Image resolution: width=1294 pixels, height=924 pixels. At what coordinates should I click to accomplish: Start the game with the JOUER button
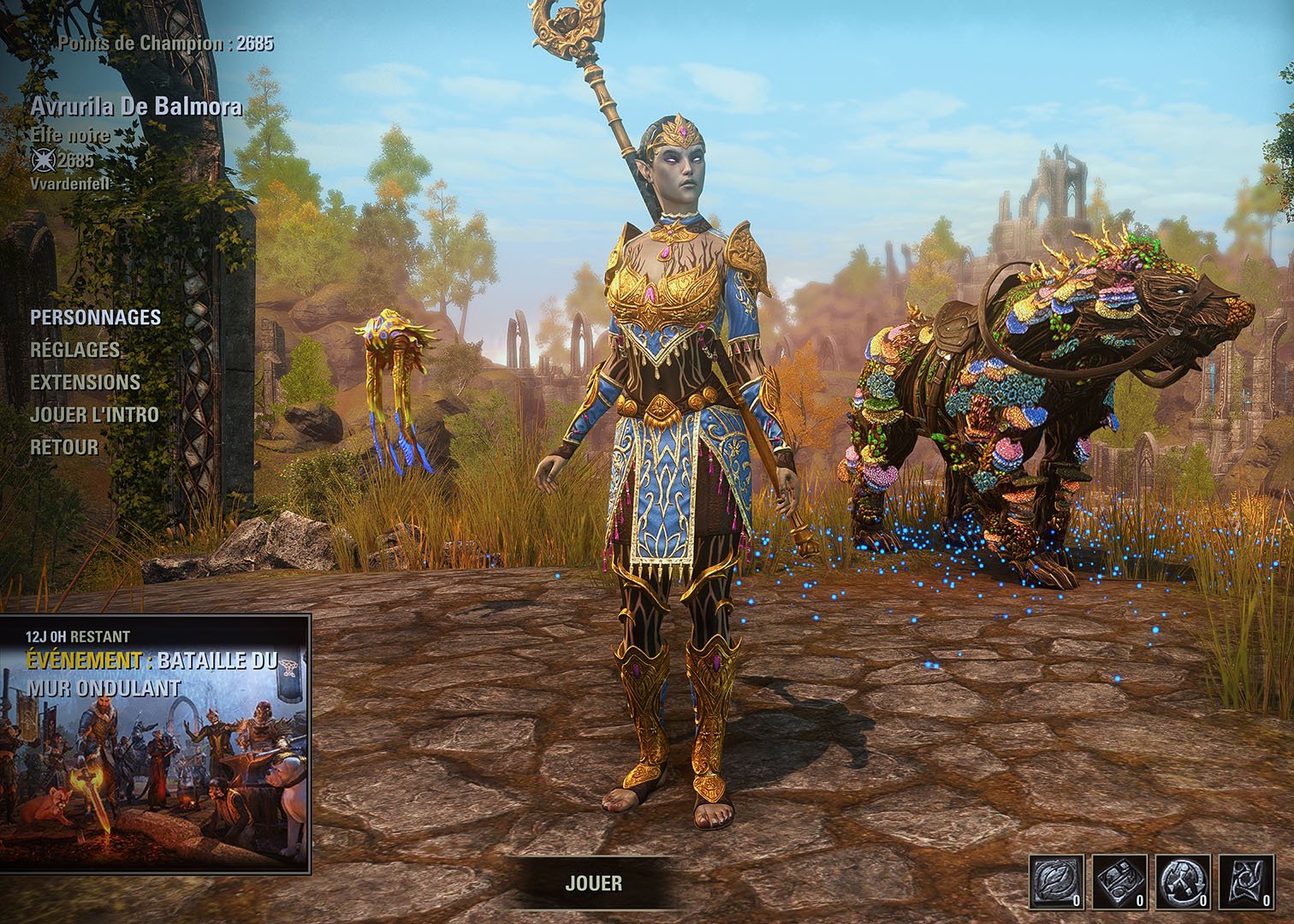[593, 883]
